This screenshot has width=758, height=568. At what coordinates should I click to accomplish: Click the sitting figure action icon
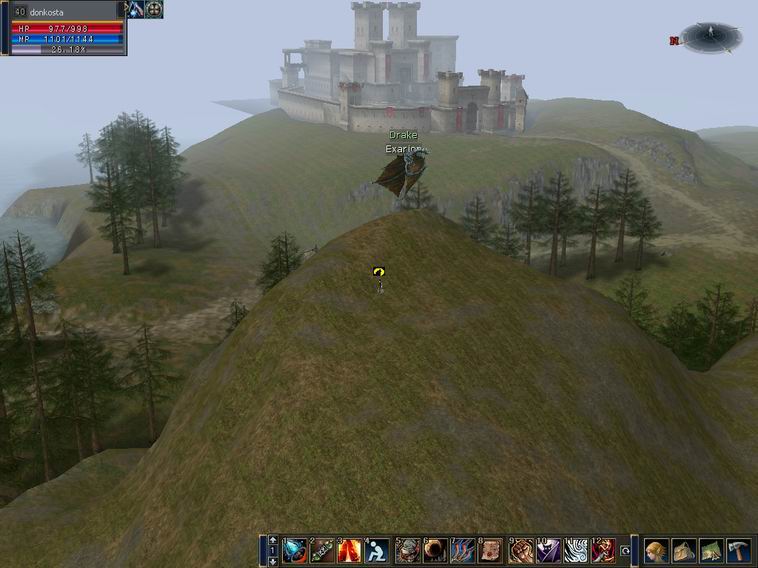pyautogui.click(x=377, y=551)
